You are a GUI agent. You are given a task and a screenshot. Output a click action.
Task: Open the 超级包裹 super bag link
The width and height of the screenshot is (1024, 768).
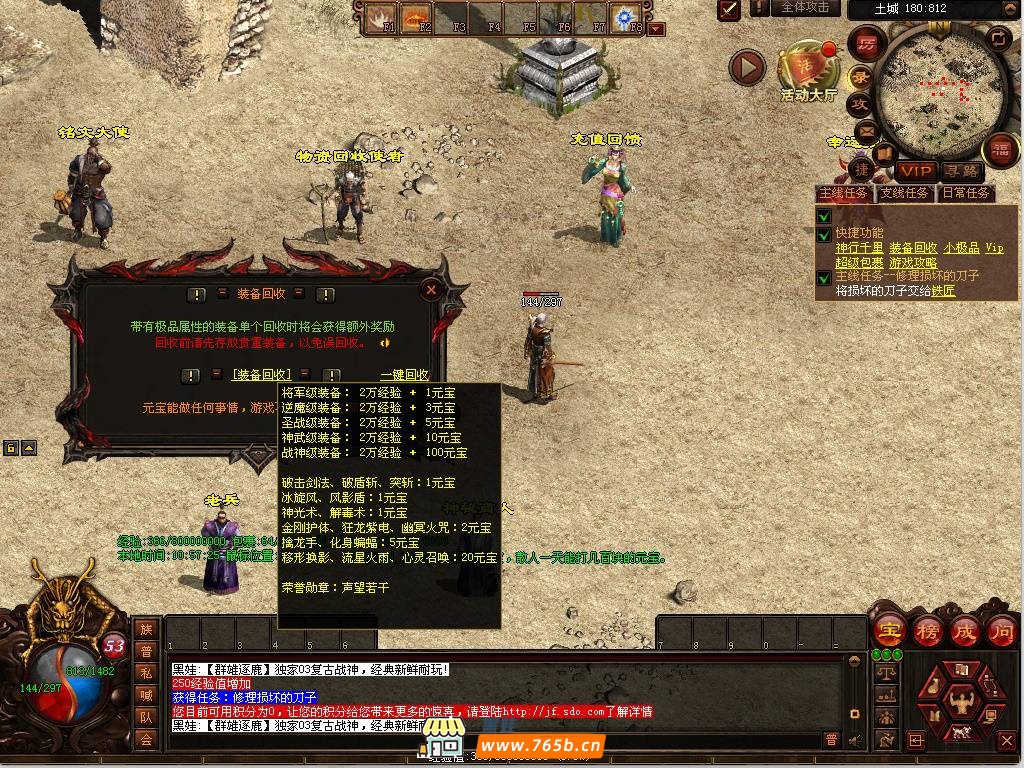point(859,262)
